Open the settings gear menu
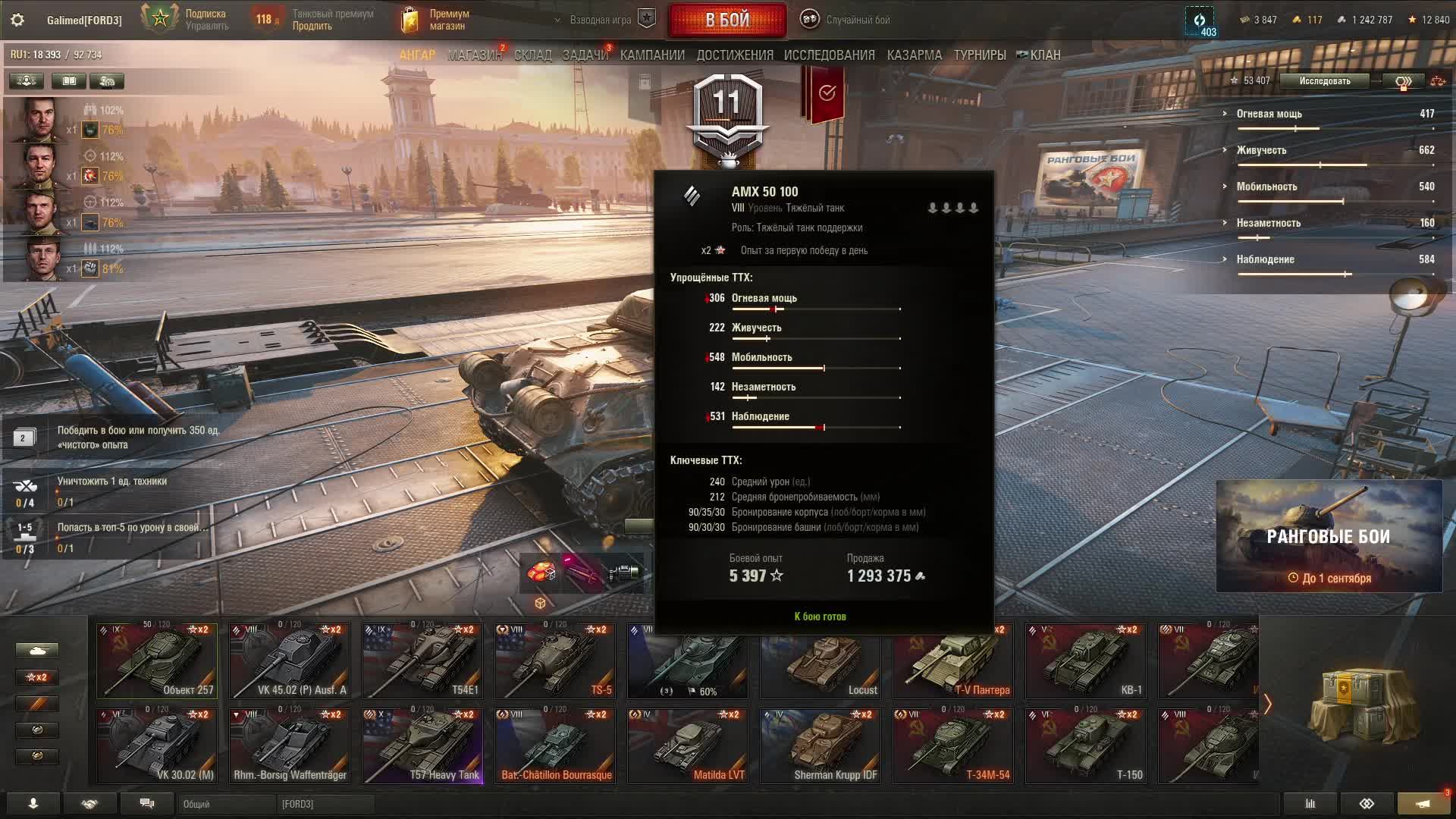1456x819 pixels. pos(17,20)
